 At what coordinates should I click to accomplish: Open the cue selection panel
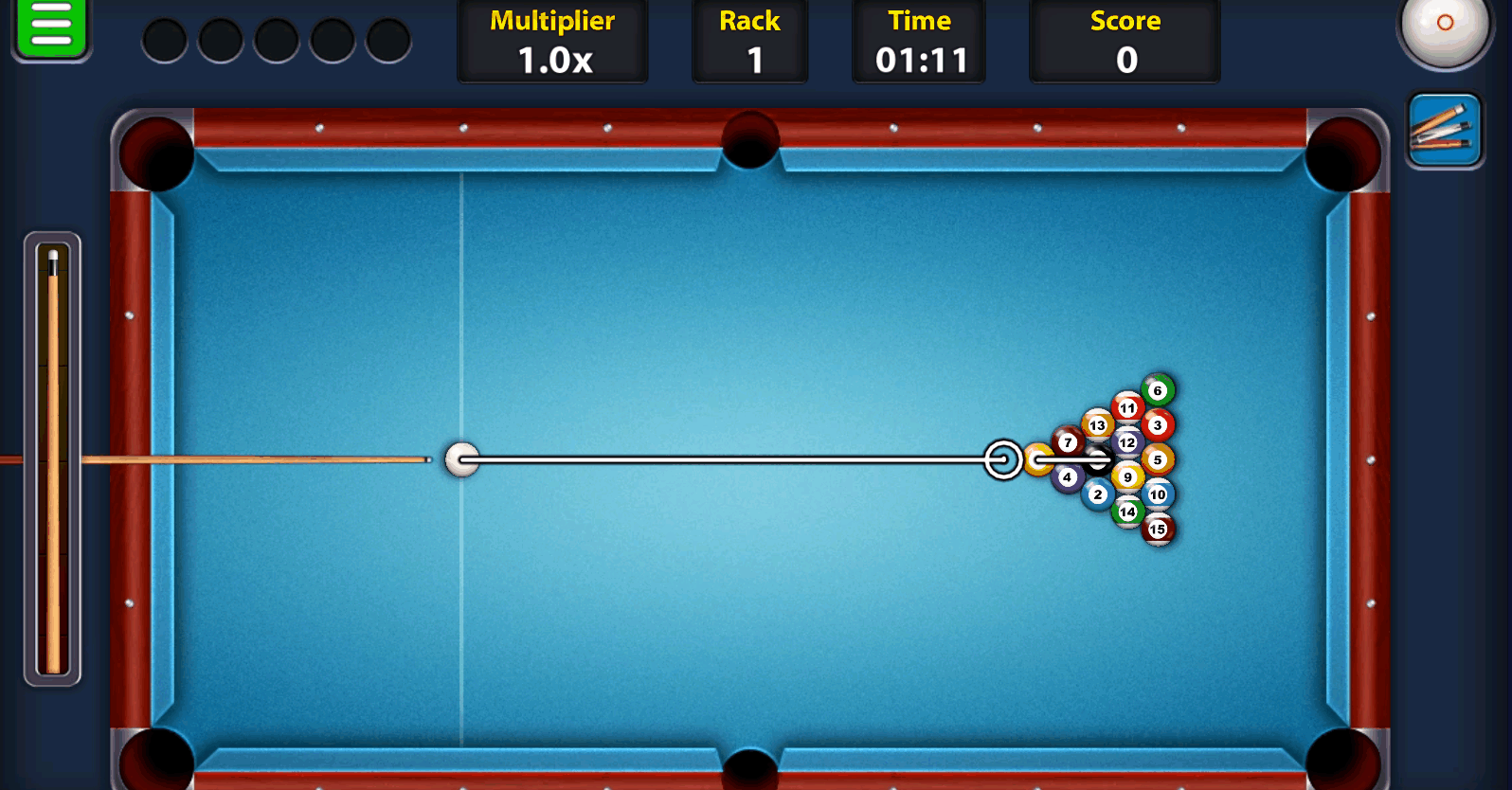[1445, 129]
